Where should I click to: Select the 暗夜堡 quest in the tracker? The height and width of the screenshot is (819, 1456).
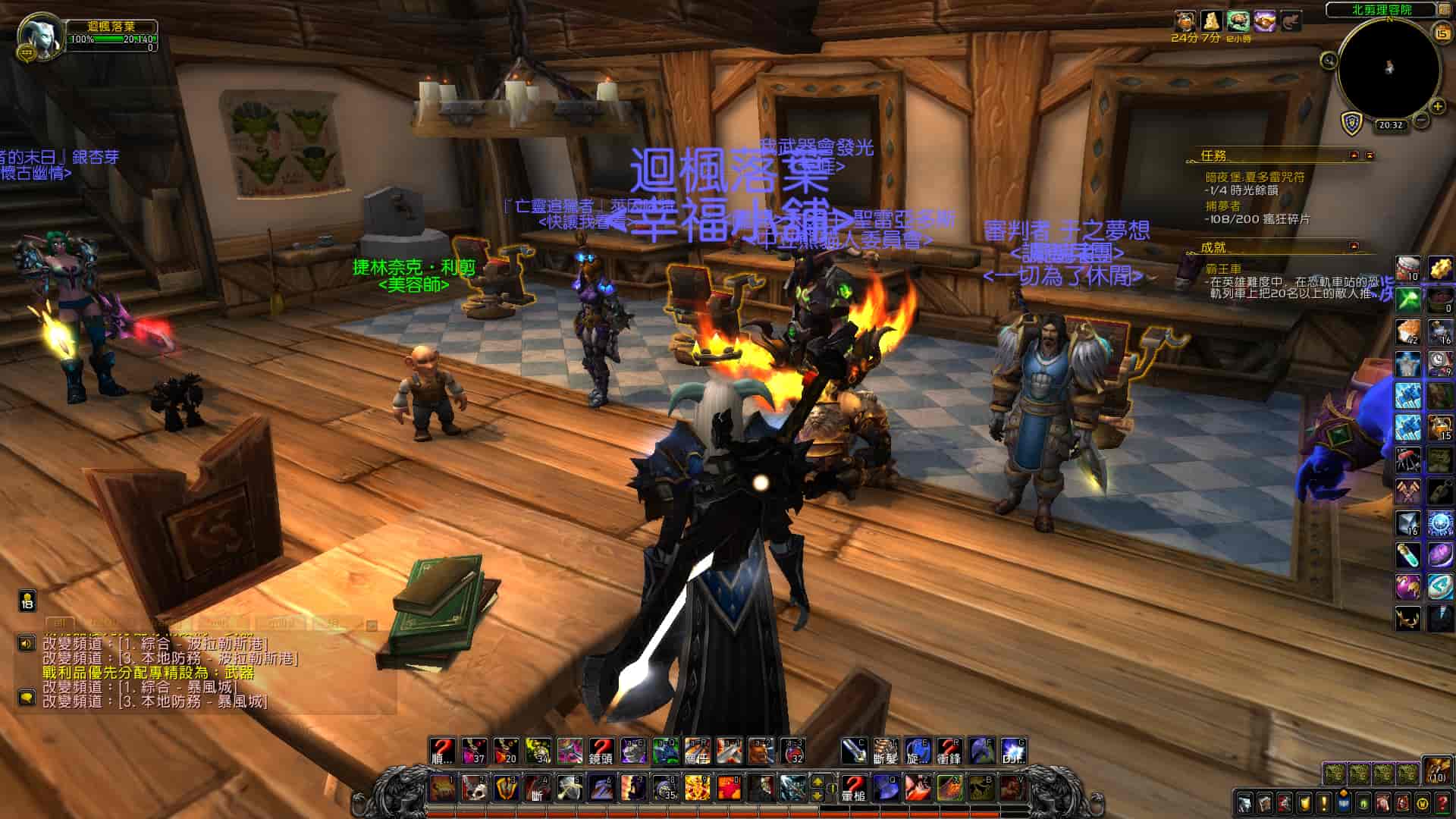[x=1254, y=177]
